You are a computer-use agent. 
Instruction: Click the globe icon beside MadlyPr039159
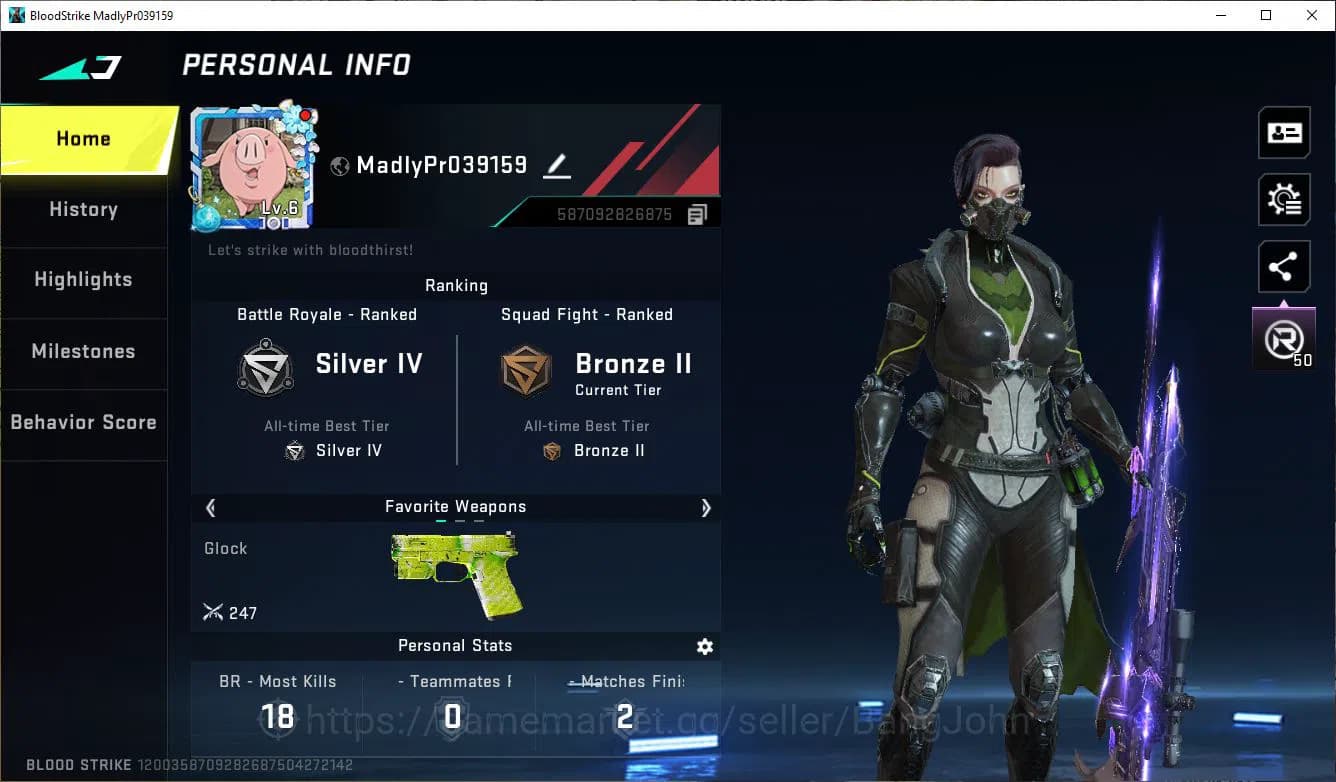(339, 166)
